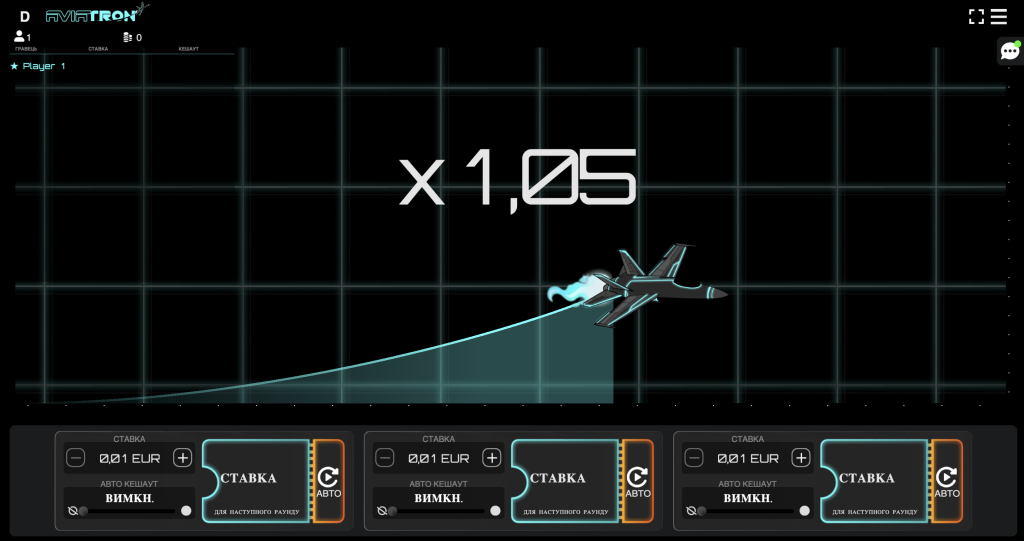Hit the last panel's СТАВКА bet button
Viewport: 1024px width, 541px height.
click(874, 481)
